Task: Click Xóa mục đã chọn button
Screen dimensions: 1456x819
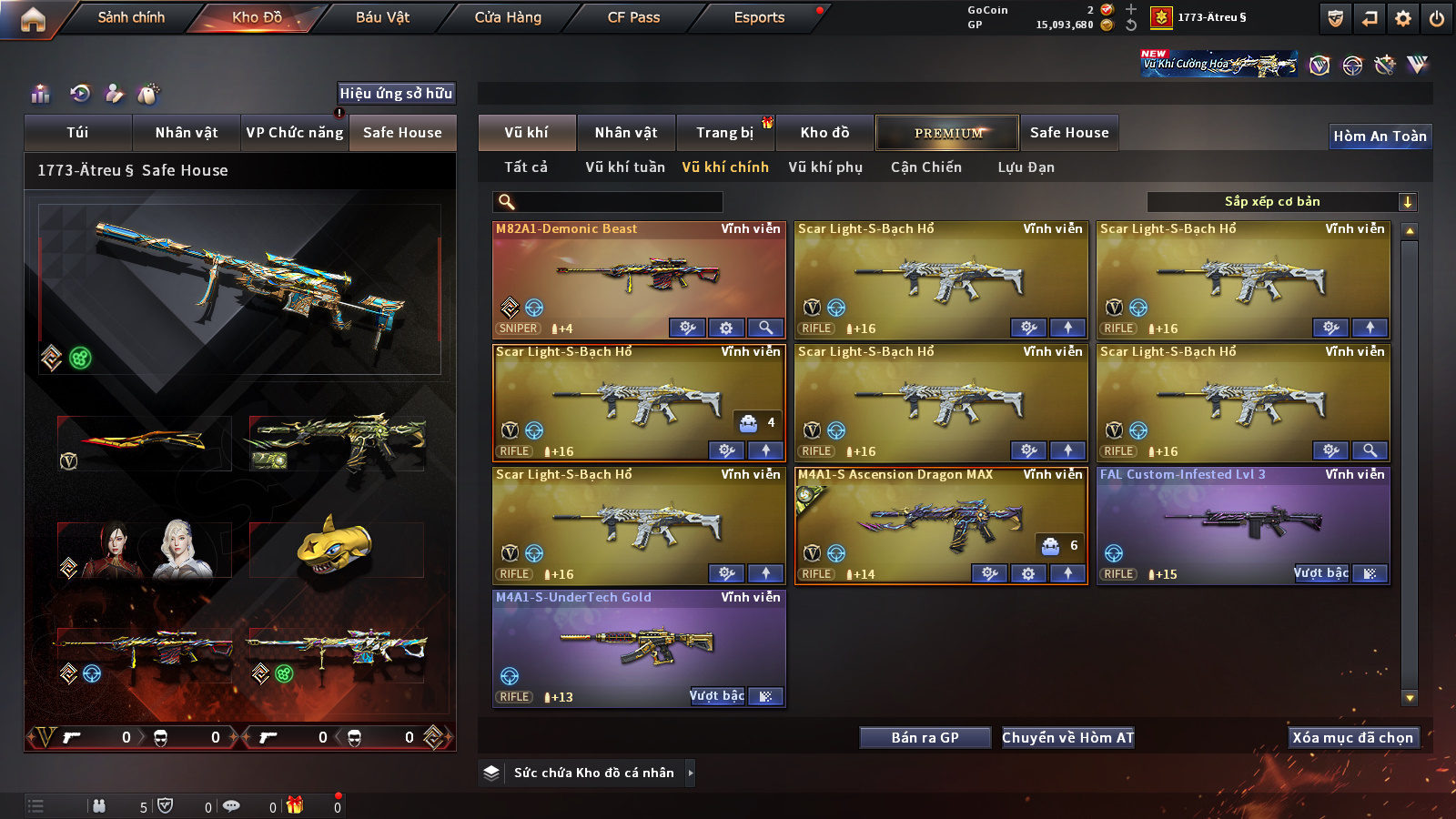Action: (x=1353, y=738)
